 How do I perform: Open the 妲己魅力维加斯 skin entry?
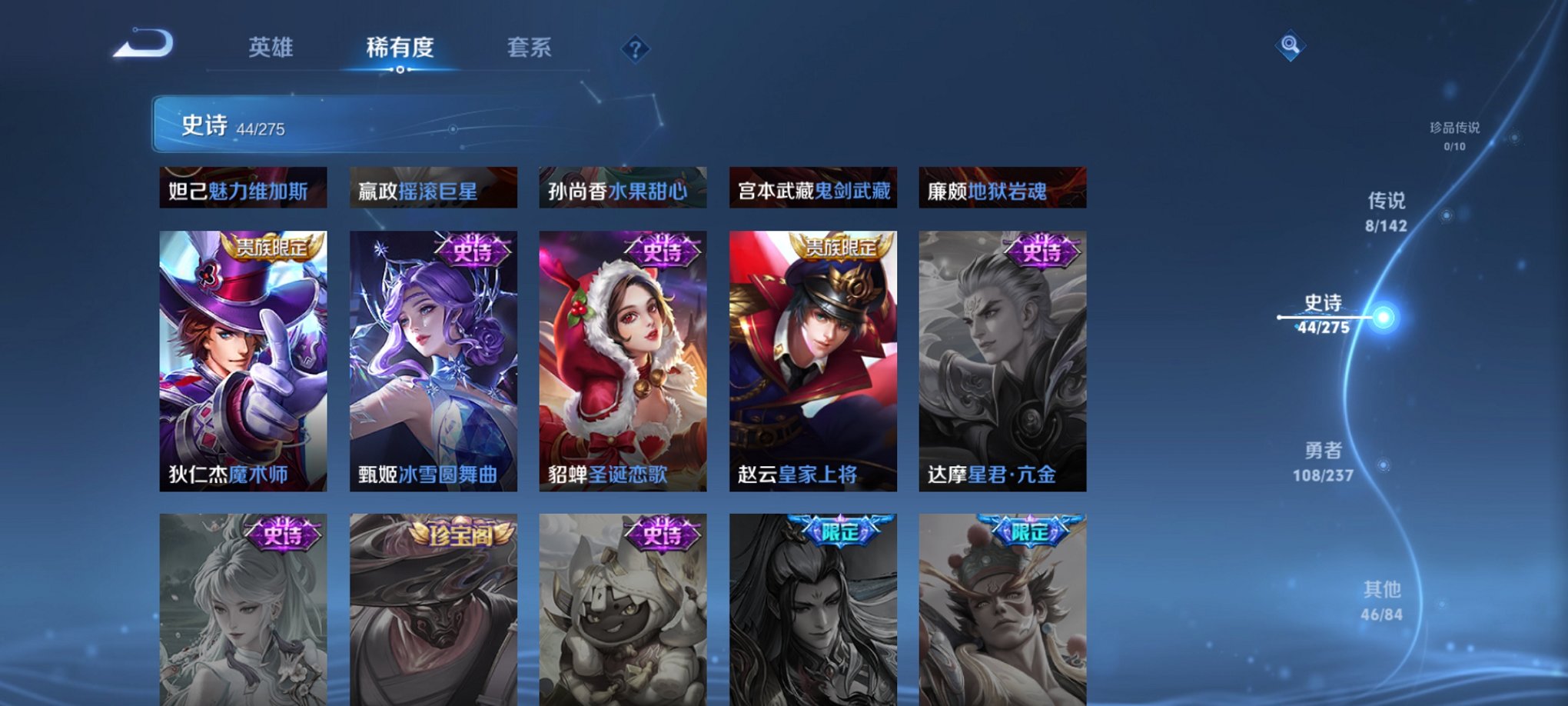pos(241,190)
